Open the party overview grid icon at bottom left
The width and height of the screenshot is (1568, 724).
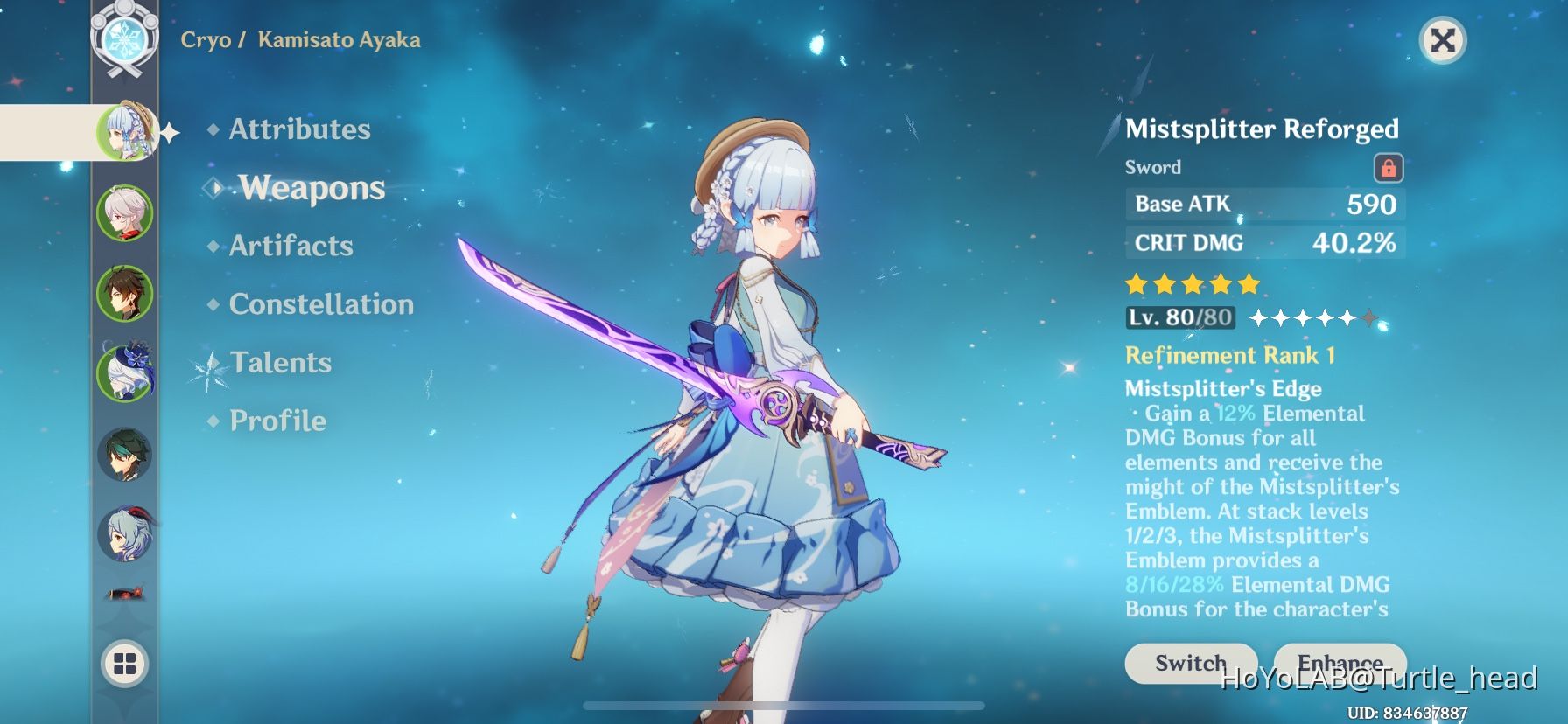(125, 663)
